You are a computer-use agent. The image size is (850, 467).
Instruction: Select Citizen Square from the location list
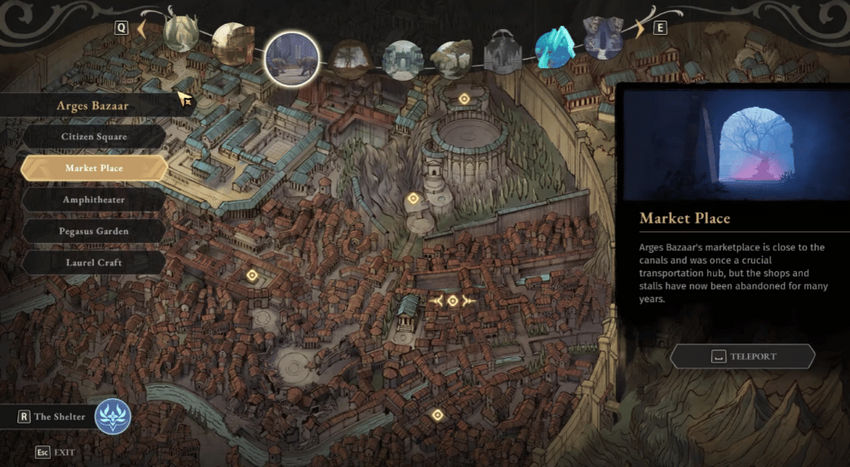click(x=95, y=136)
